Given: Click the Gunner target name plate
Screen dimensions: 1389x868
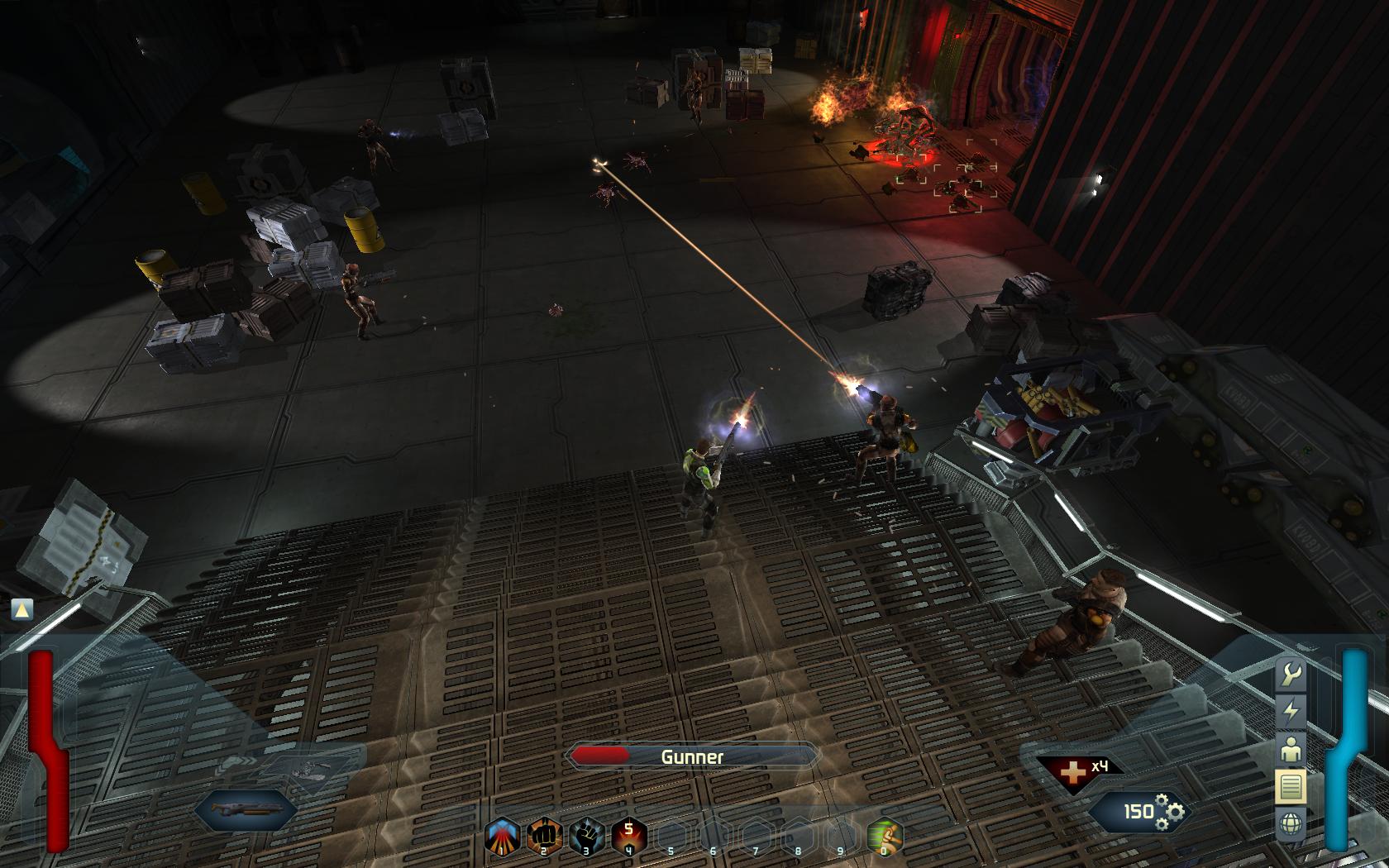Looking at the screenshot, I should (x=693, y=756).
